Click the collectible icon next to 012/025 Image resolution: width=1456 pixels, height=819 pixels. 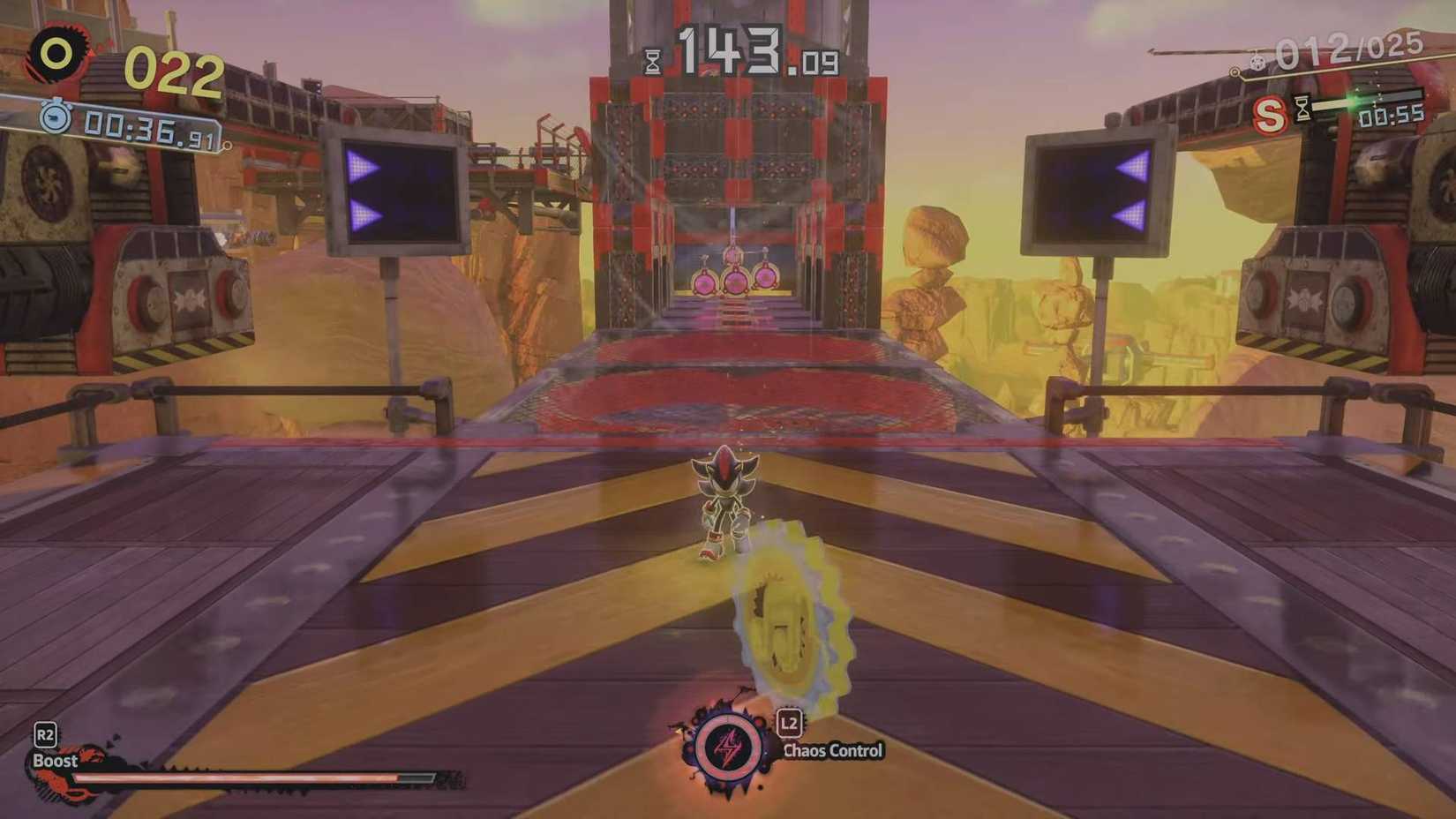(x=1257, y=63)
